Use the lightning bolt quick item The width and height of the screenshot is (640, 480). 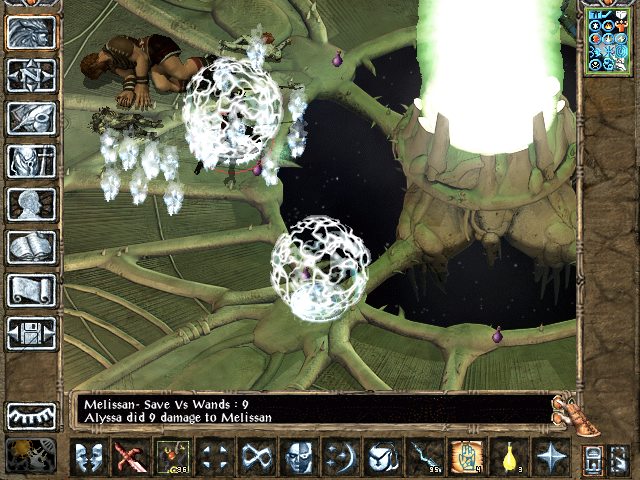click(x=423, y=458)
